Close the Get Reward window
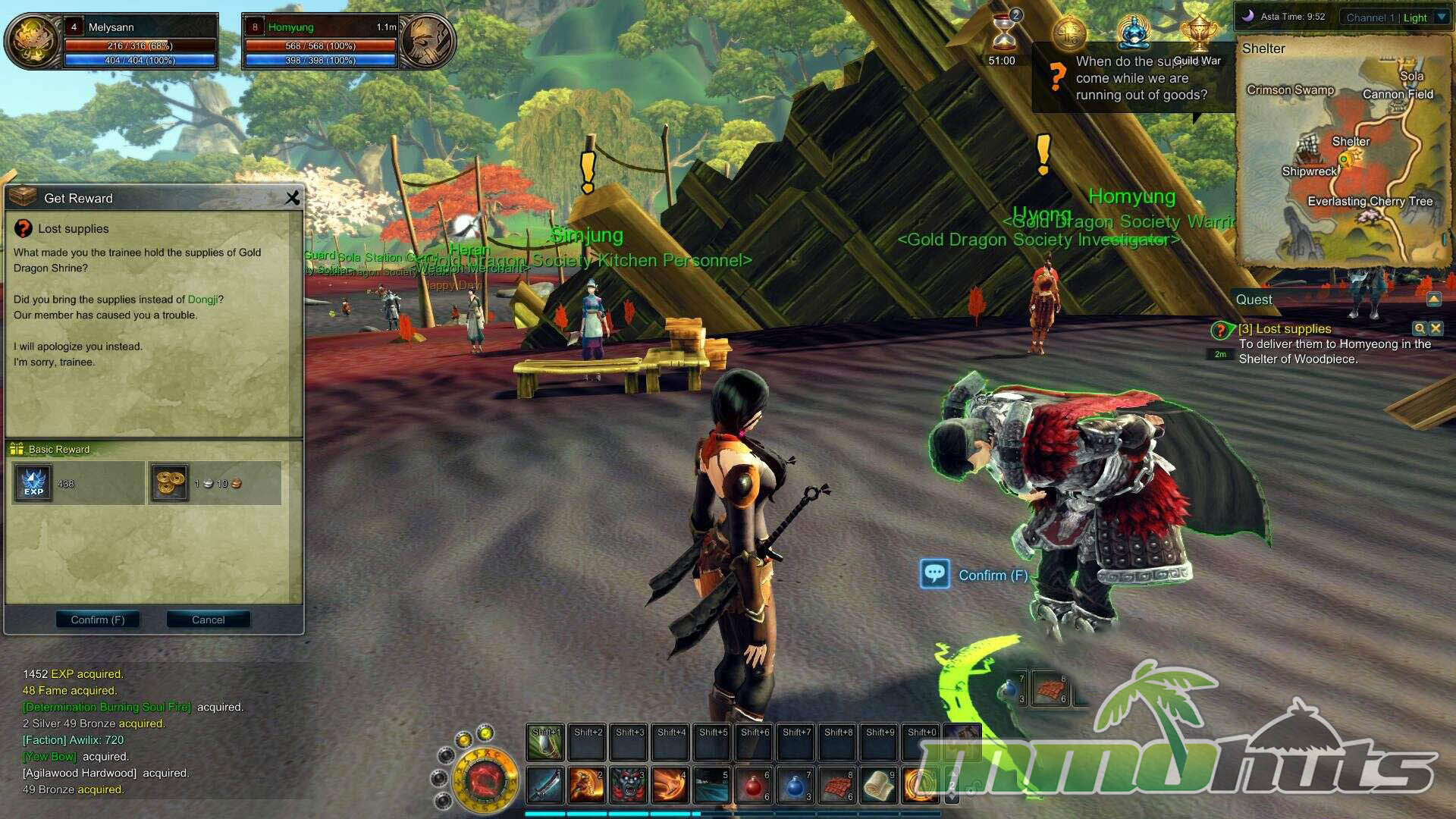The width and height of the screenshot is (1456, 819). click(x=292, y=198)
